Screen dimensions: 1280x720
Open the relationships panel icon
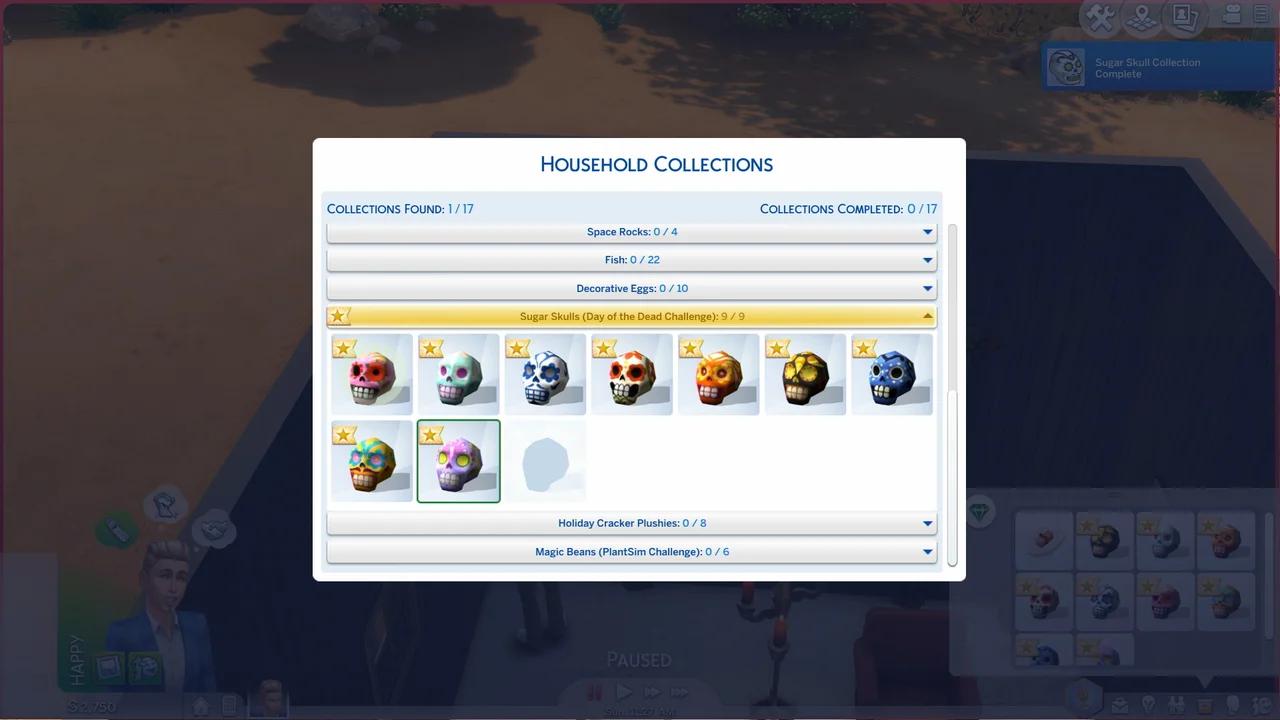coord(1176,704)
